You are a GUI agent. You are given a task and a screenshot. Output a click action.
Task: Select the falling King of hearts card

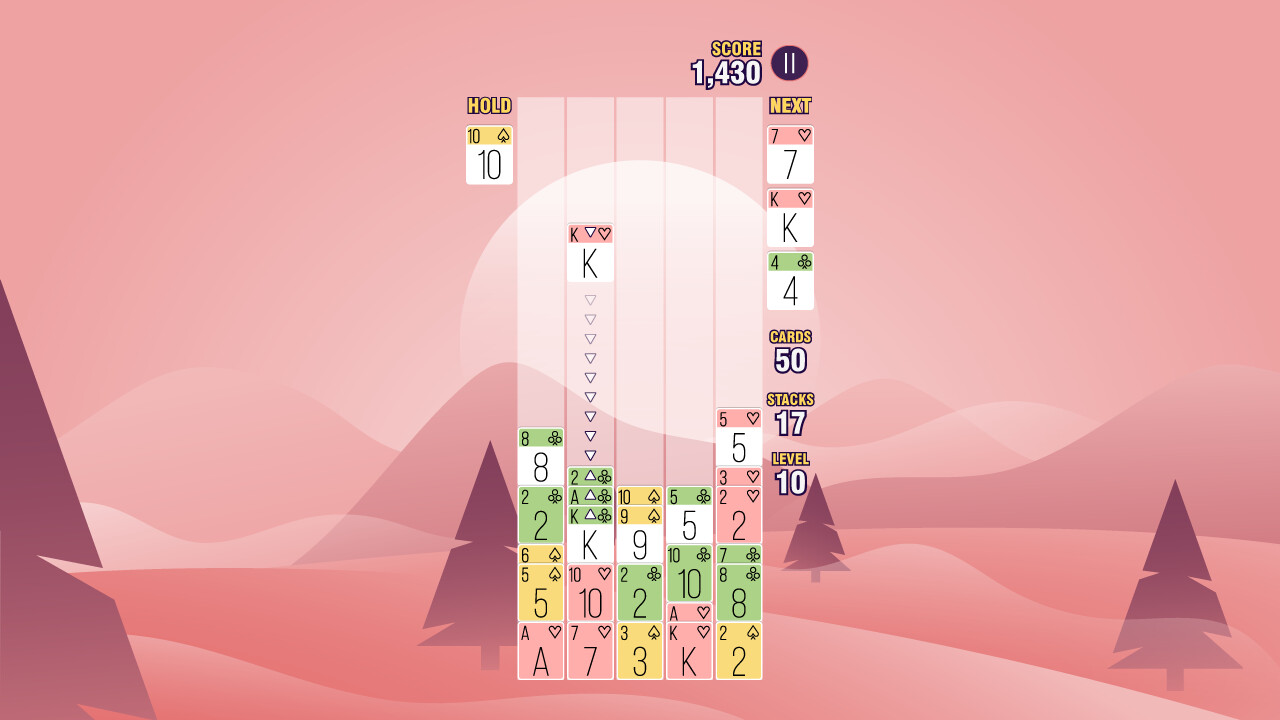(590, 258)
